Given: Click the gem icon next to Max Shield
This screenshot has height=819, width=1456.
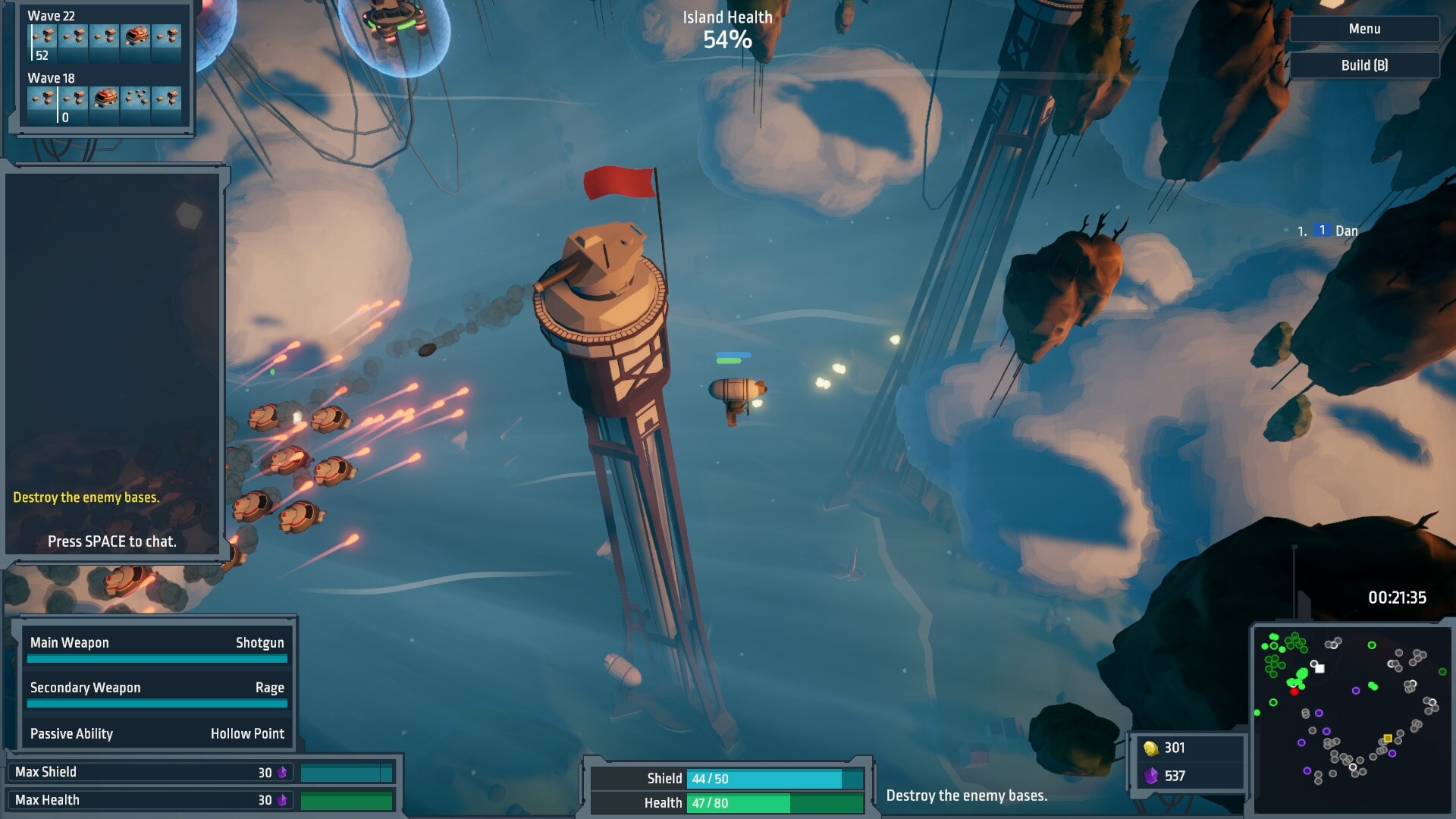Looking at the screenshot, I should 281,771.
